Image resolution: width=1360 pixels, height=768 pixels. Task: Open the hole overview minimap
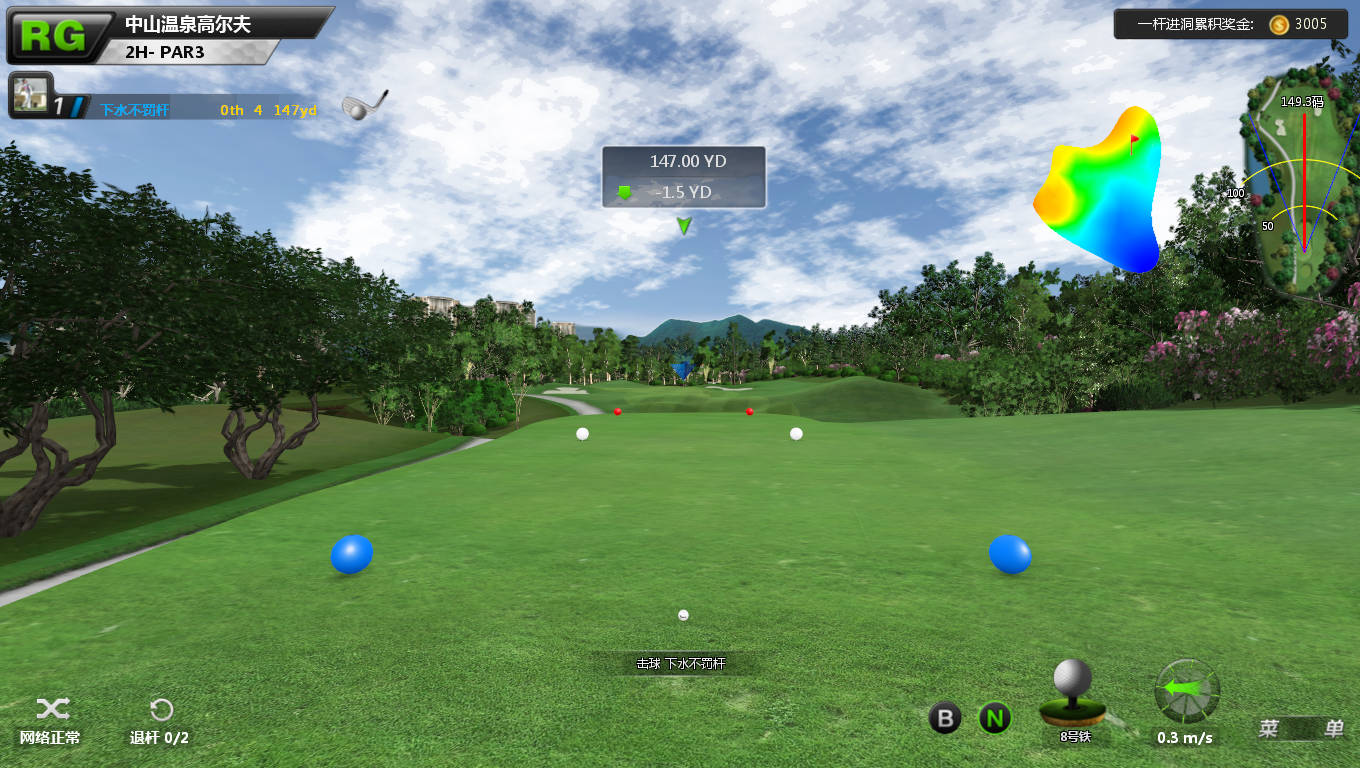pos(1302,180)
